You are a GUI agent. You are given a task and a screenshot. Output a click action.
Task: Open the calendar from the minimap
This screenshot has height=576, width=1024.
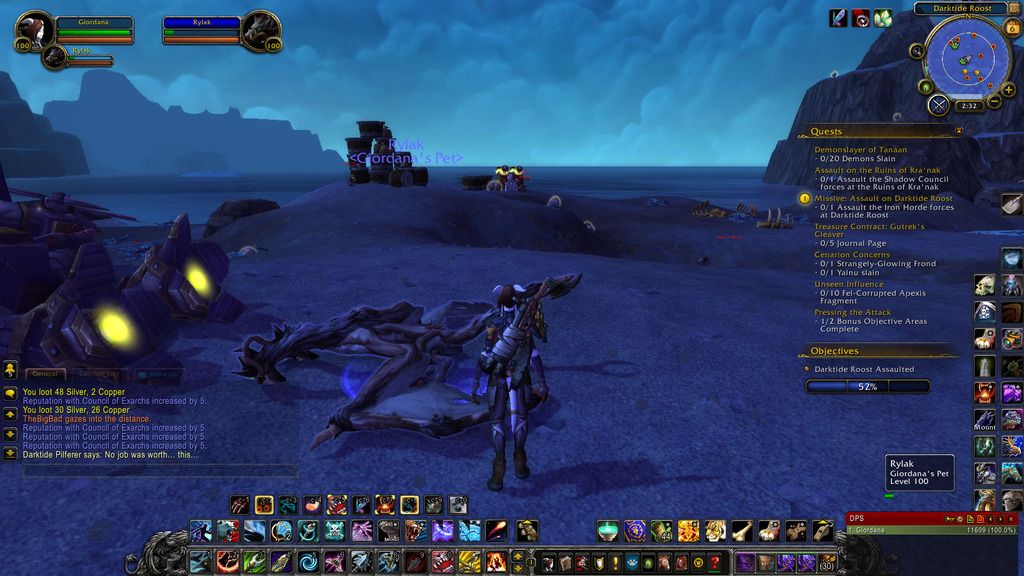[1011, 28]
